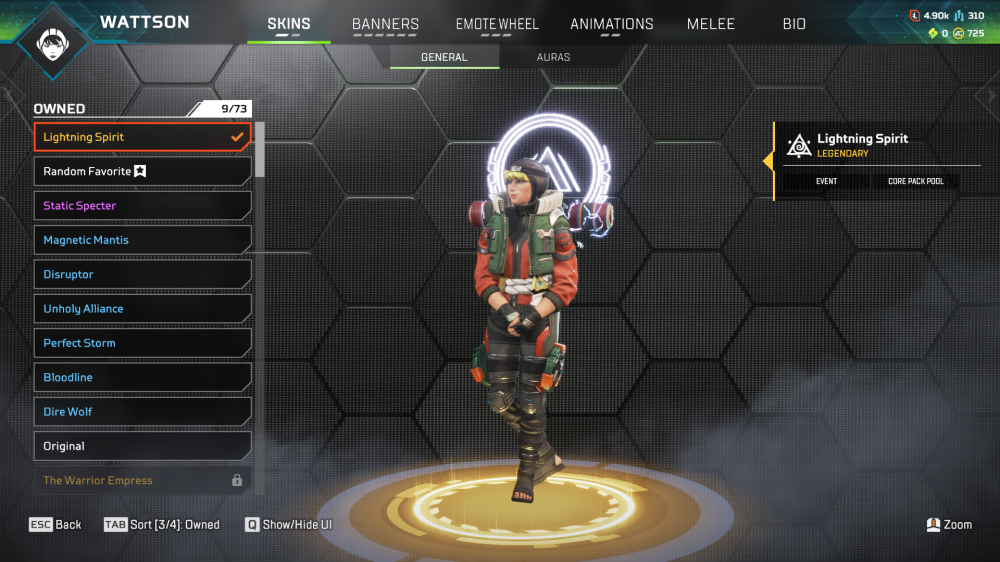Click the locked Warrior Empress skin
Viewport: 1000px width, 562px height.
click(x=142, y=480)
